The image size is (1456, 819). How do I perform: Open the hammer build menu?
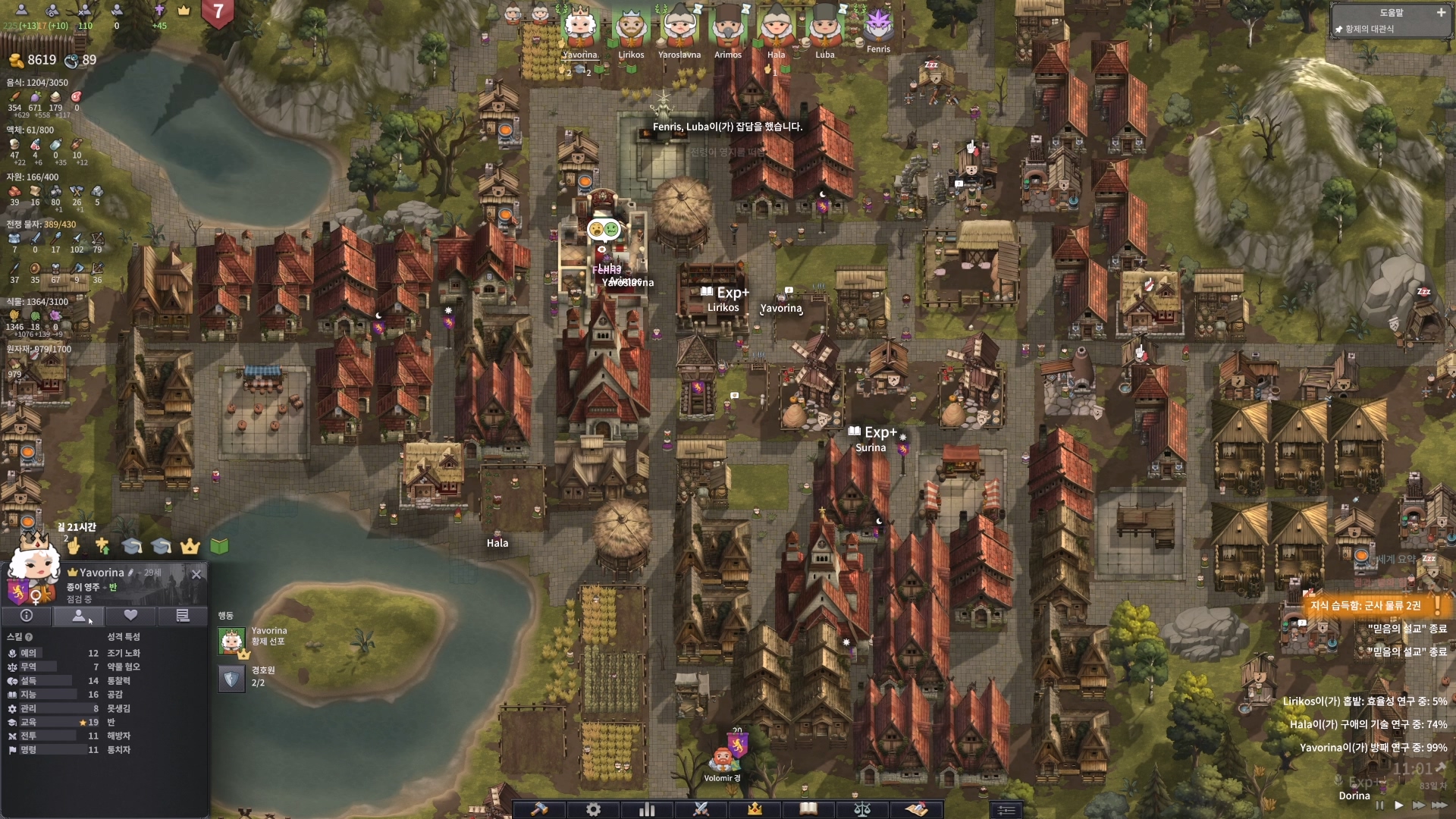point(539,809)
